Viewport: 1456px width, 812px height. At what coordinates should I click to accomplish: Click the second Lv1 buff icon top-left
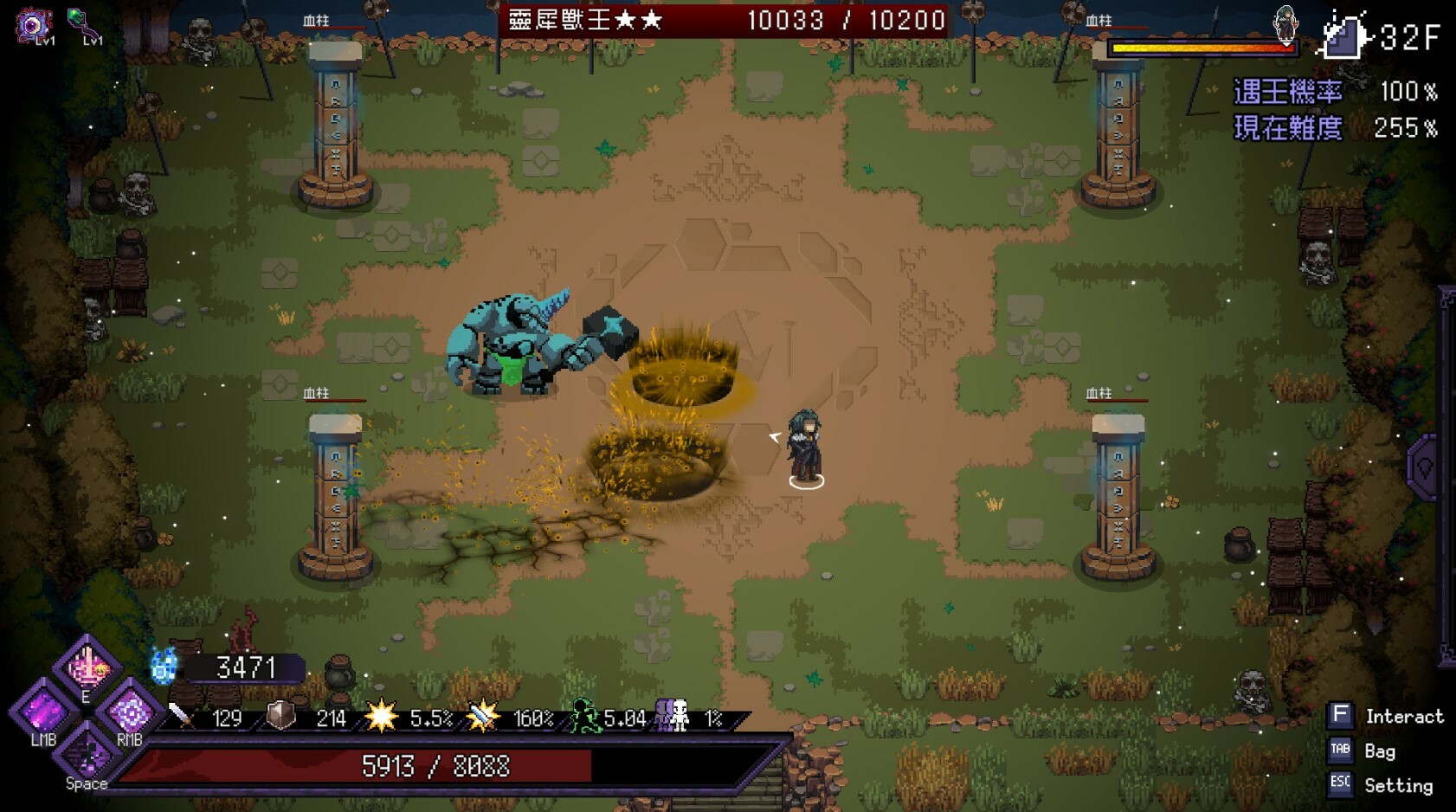[x=83, y=20]
